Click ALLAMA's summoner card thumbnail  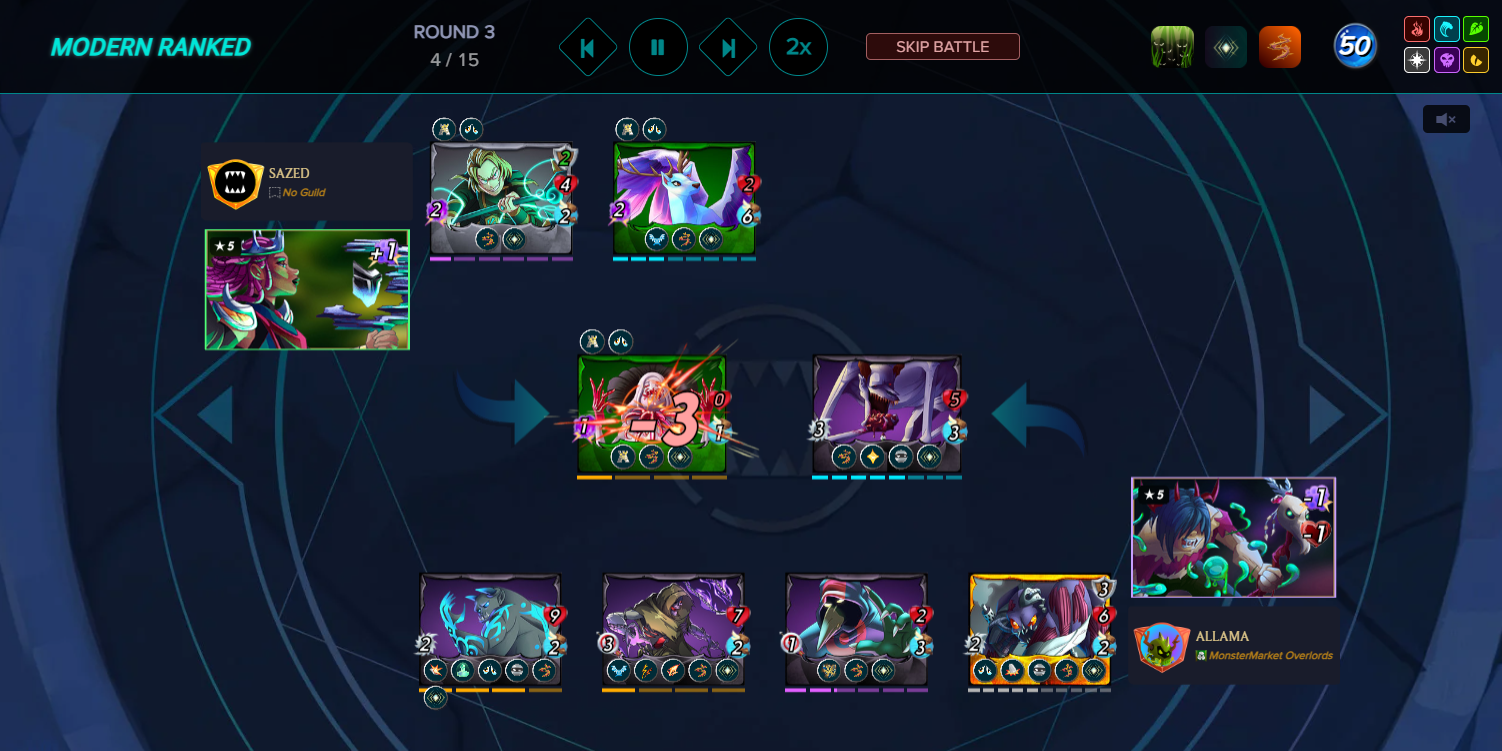[x=1233, y=537]
